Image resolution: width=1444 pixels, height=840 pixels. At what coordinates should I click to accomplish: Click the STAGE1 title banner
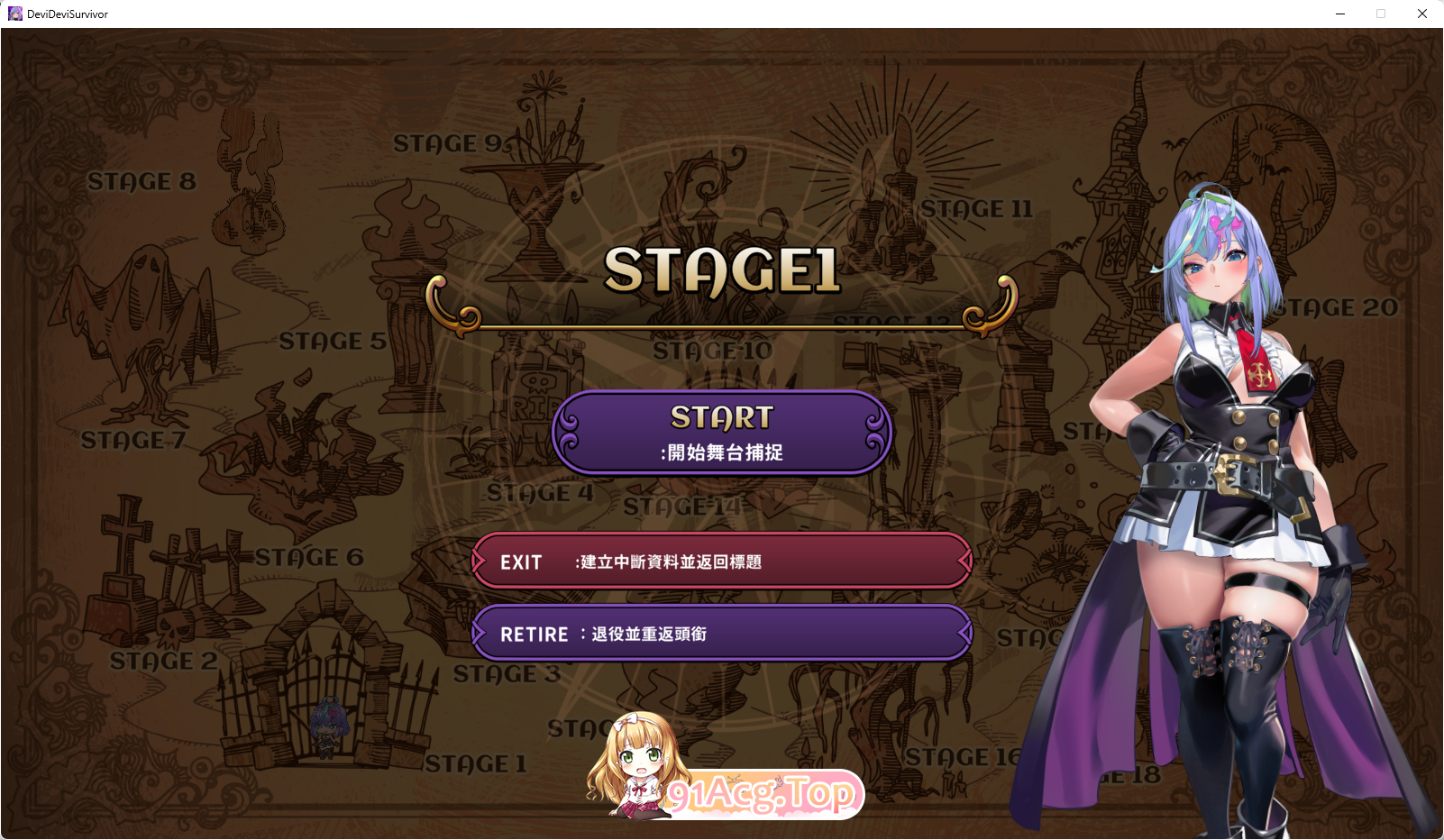point(721,268)
